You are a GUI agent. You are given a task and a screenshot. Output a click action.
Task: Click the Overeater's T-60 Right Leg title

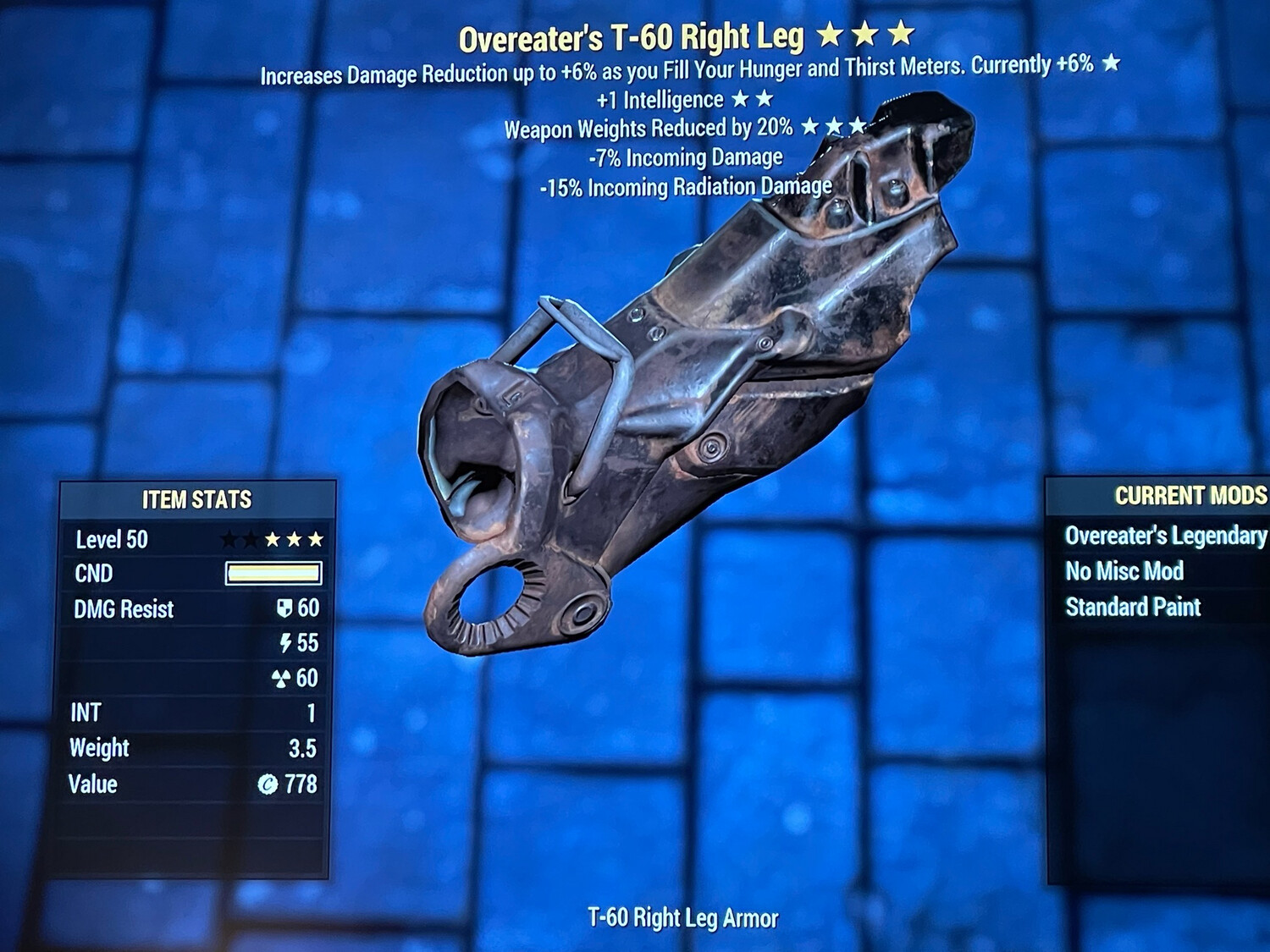[x=631, y=36]
